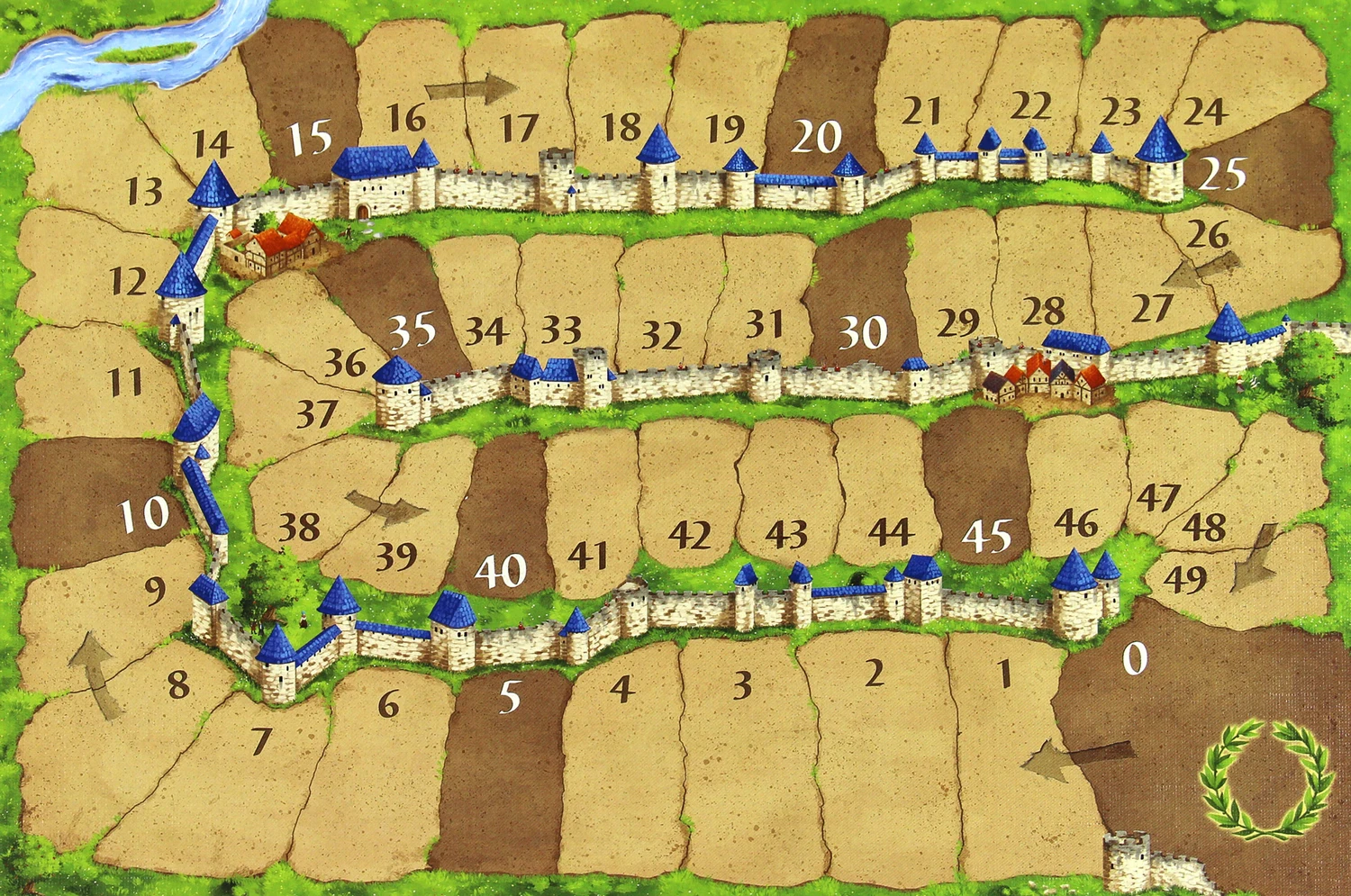This screenshot has height=896, width=1351.
Task: Pick score space 28
Action: (1044, 312)
